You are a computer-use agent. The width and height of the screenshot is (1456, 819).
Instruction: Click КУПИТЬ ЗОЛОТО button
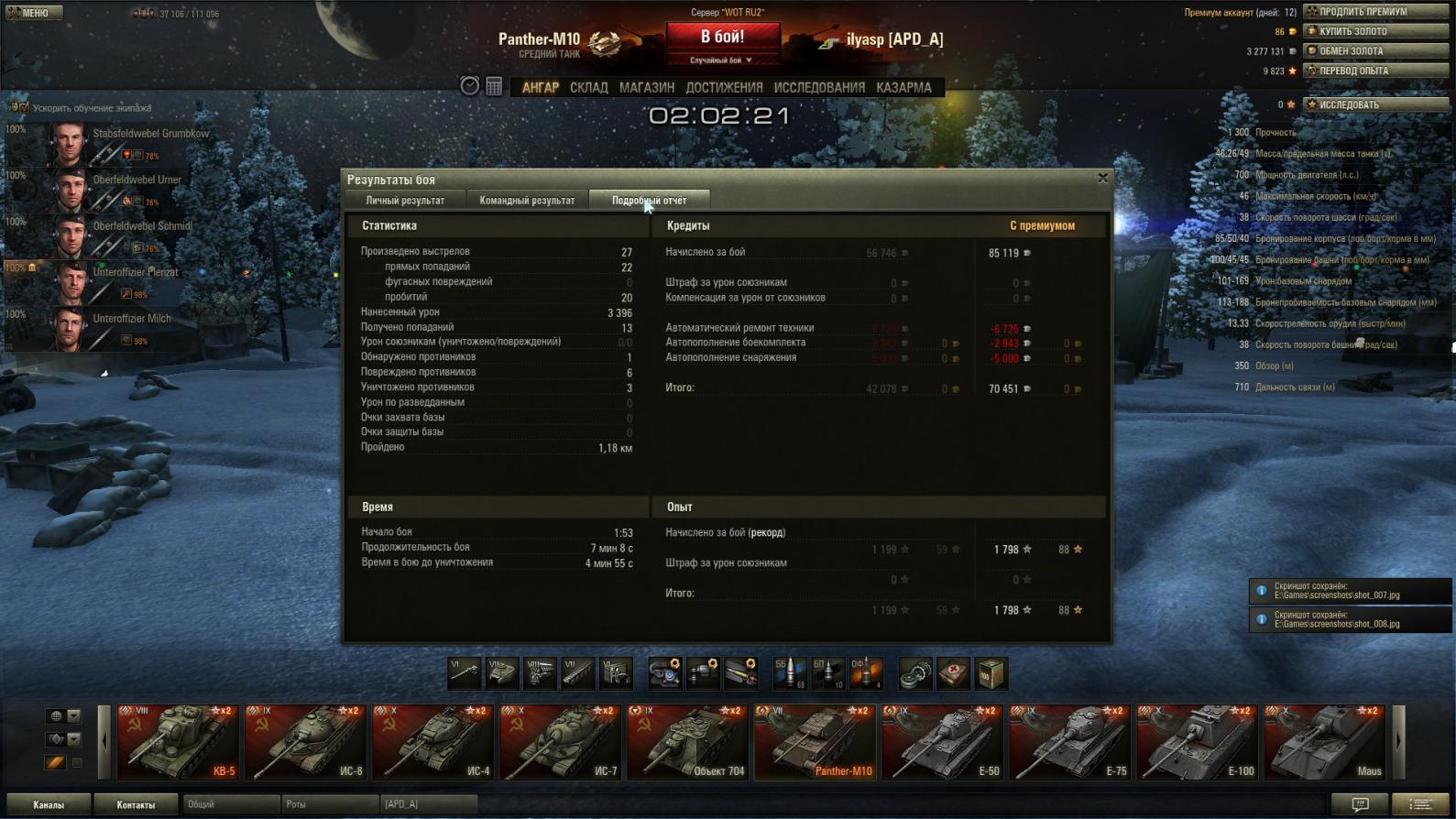(1376, 31)
